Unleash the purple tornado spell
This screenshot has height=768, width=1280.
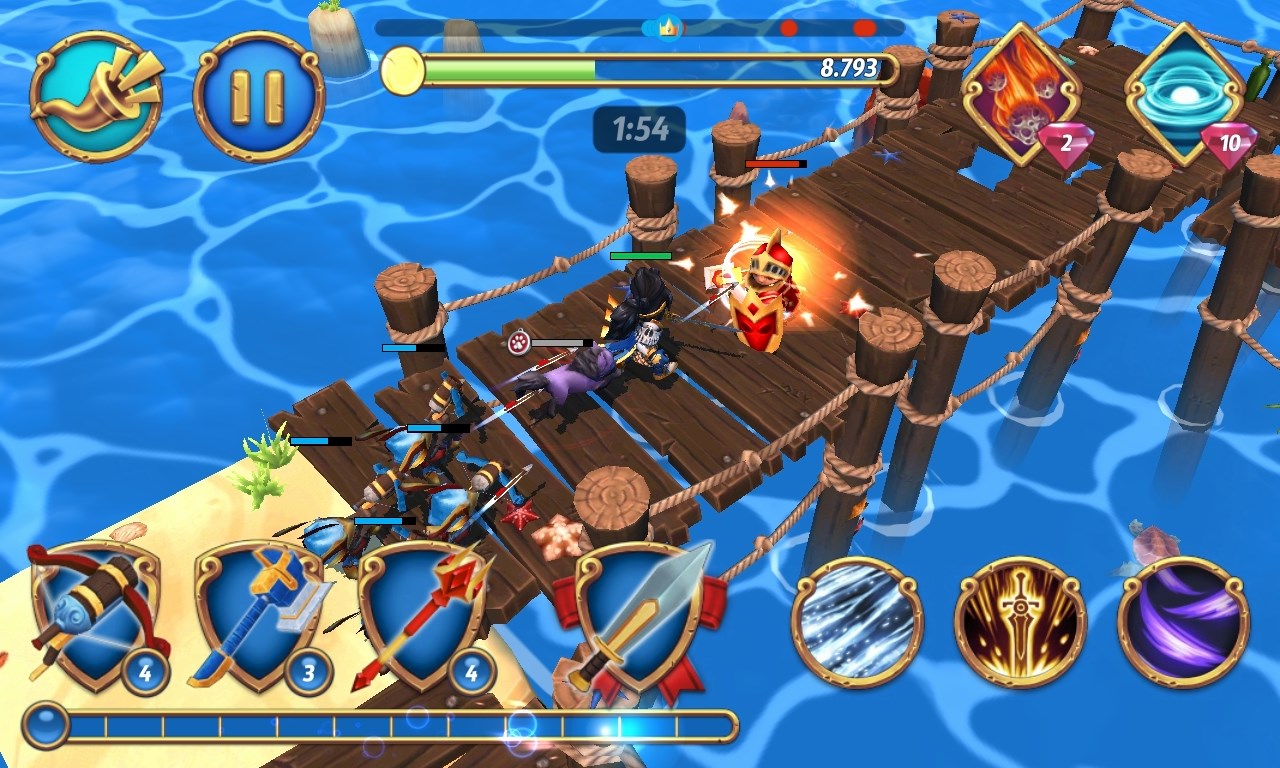click(x=1188, y=622)
